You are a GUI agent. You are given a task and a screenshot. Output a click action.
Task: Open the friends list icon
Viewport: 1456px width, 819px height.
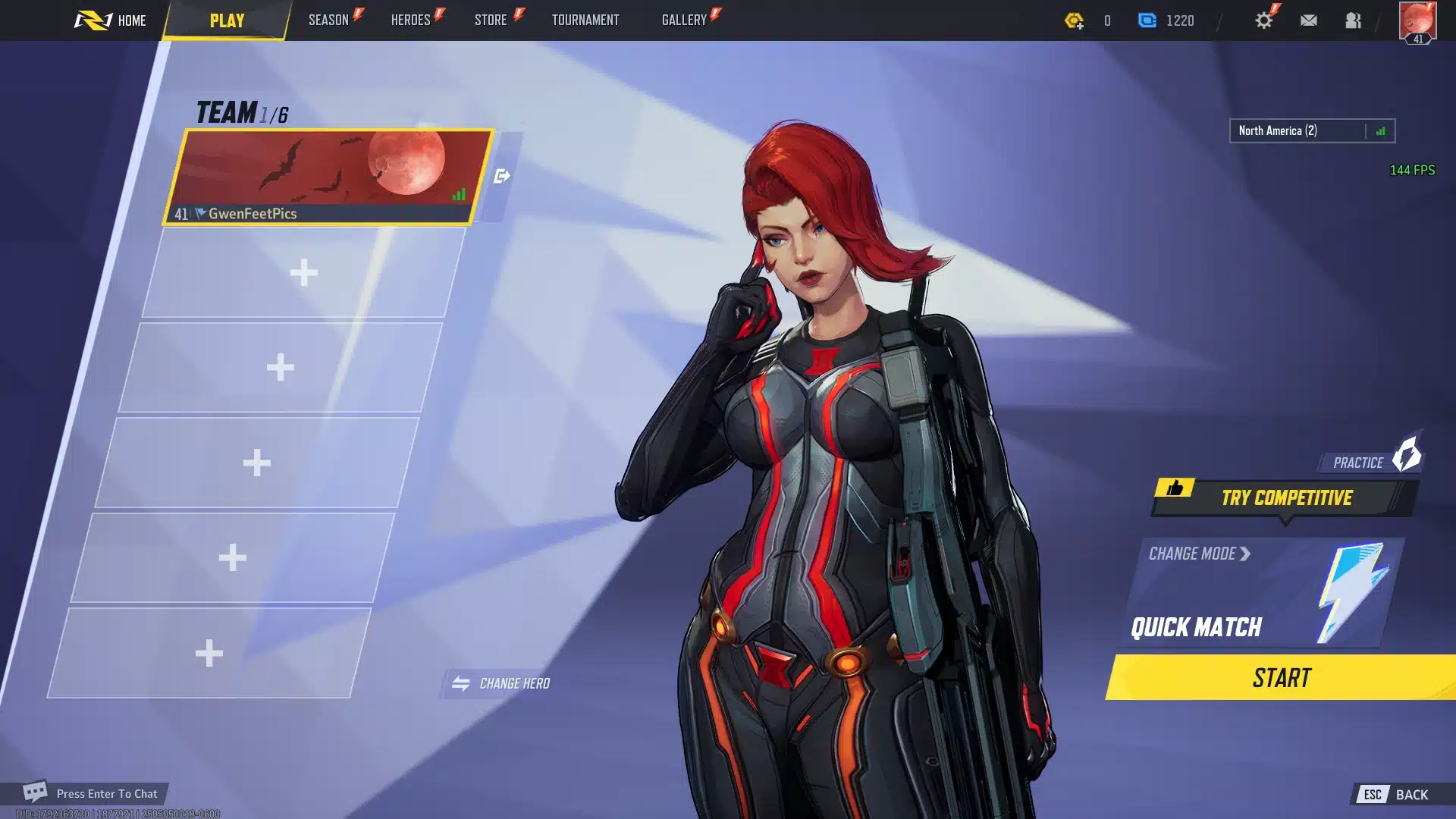pos(1354,20)
